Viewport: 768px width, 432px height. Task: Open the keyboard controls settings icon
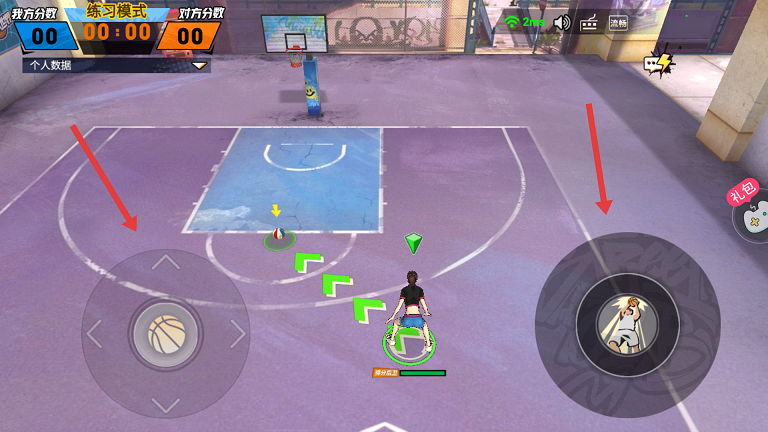pyautogui.click(x=590, y=22)
